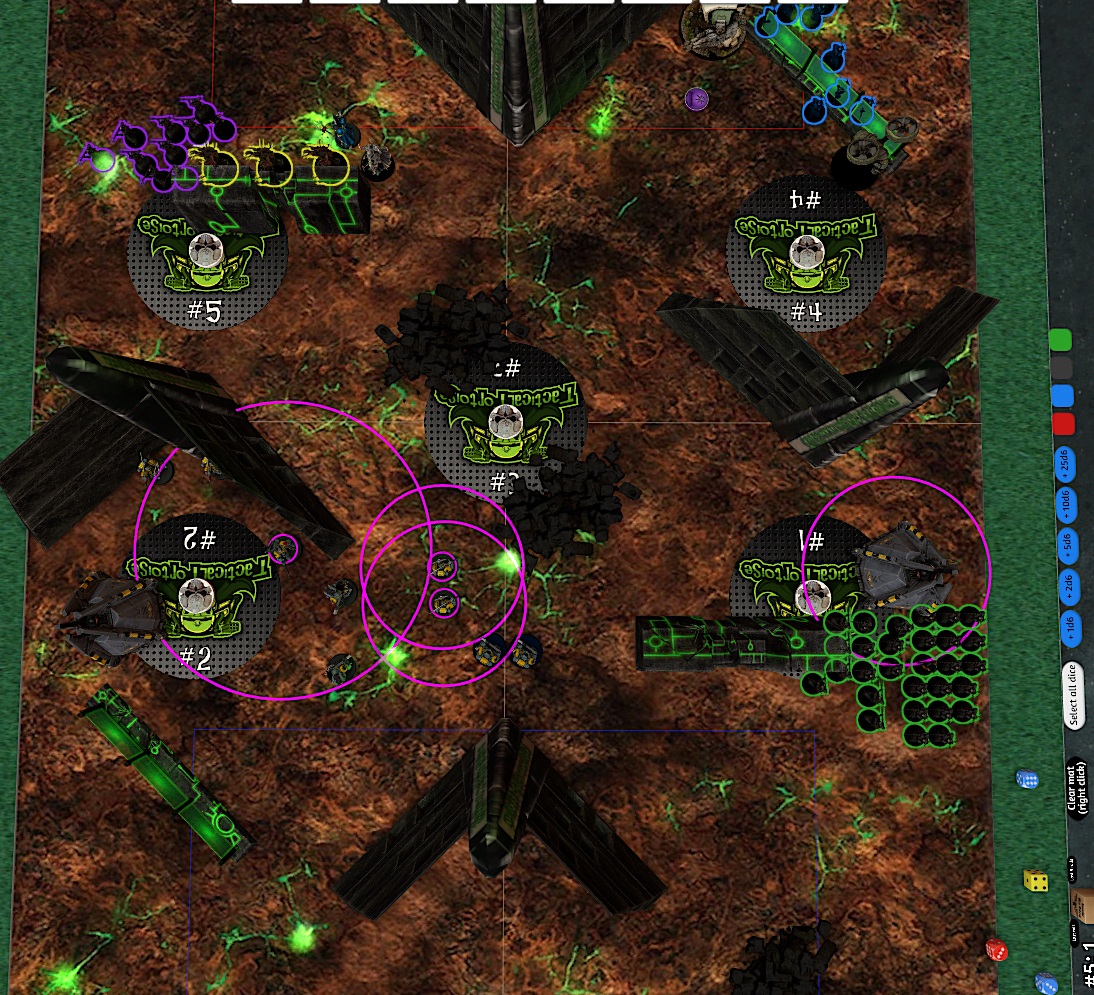The height and width of the screenshot is (995, 1094).
Task: Spawn ten dice using +10d6
Action: coord(1066,503)
